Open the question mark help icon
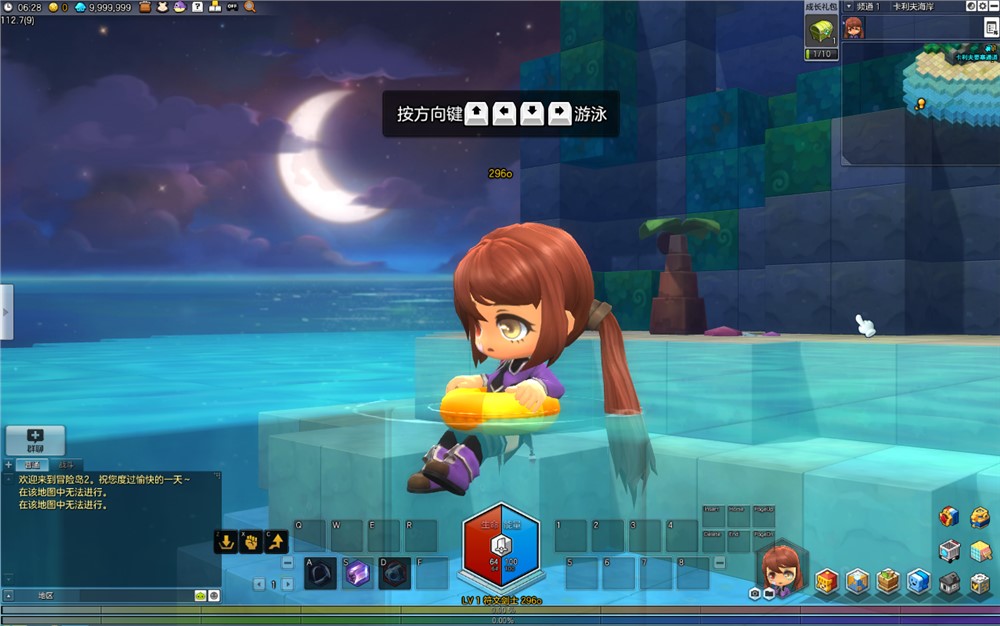 click(x=197, y=7)
